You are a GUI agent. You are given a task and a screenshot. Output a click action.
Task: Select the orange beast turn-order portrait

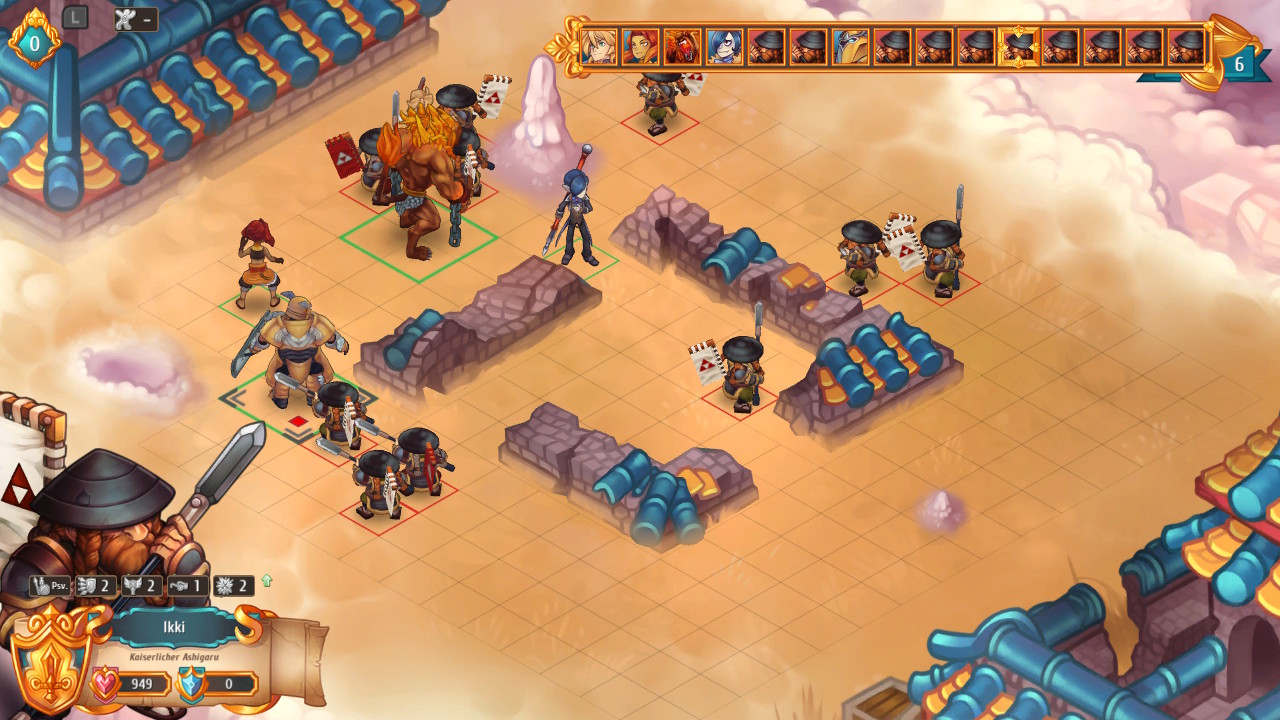(x=683, y=47)
